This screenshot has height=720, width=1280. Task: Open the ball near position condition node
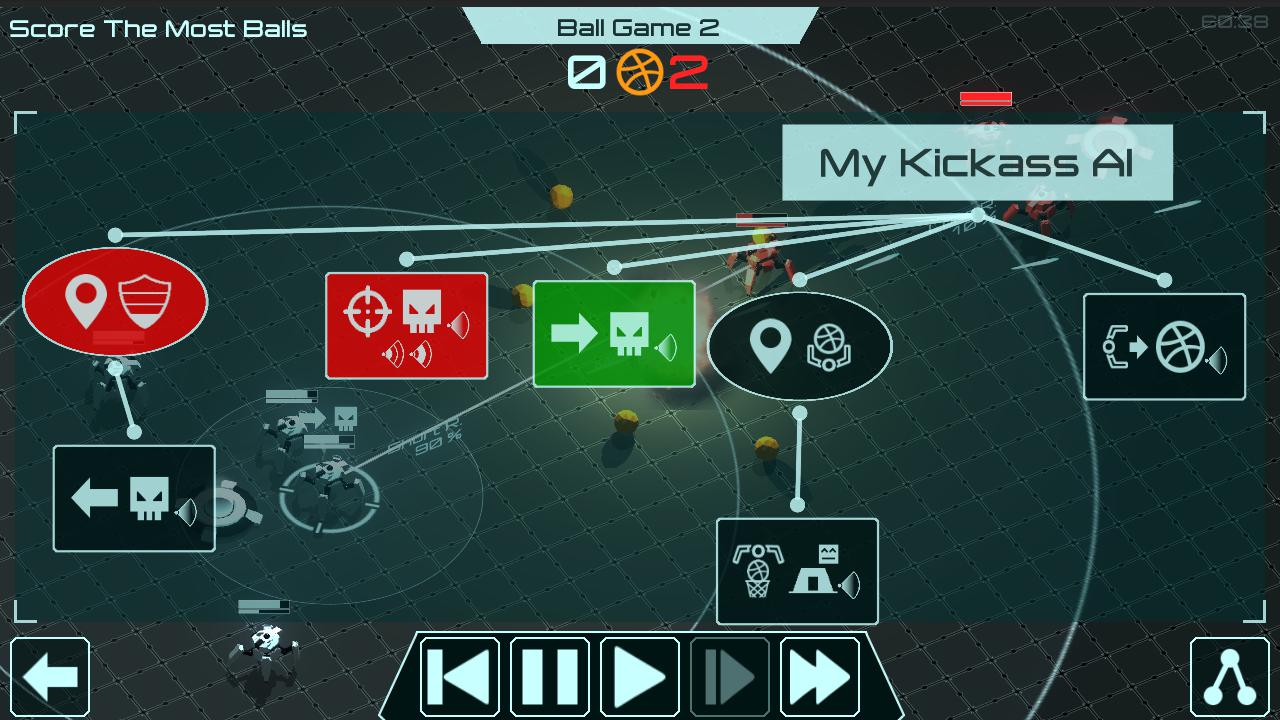[799, 346]
